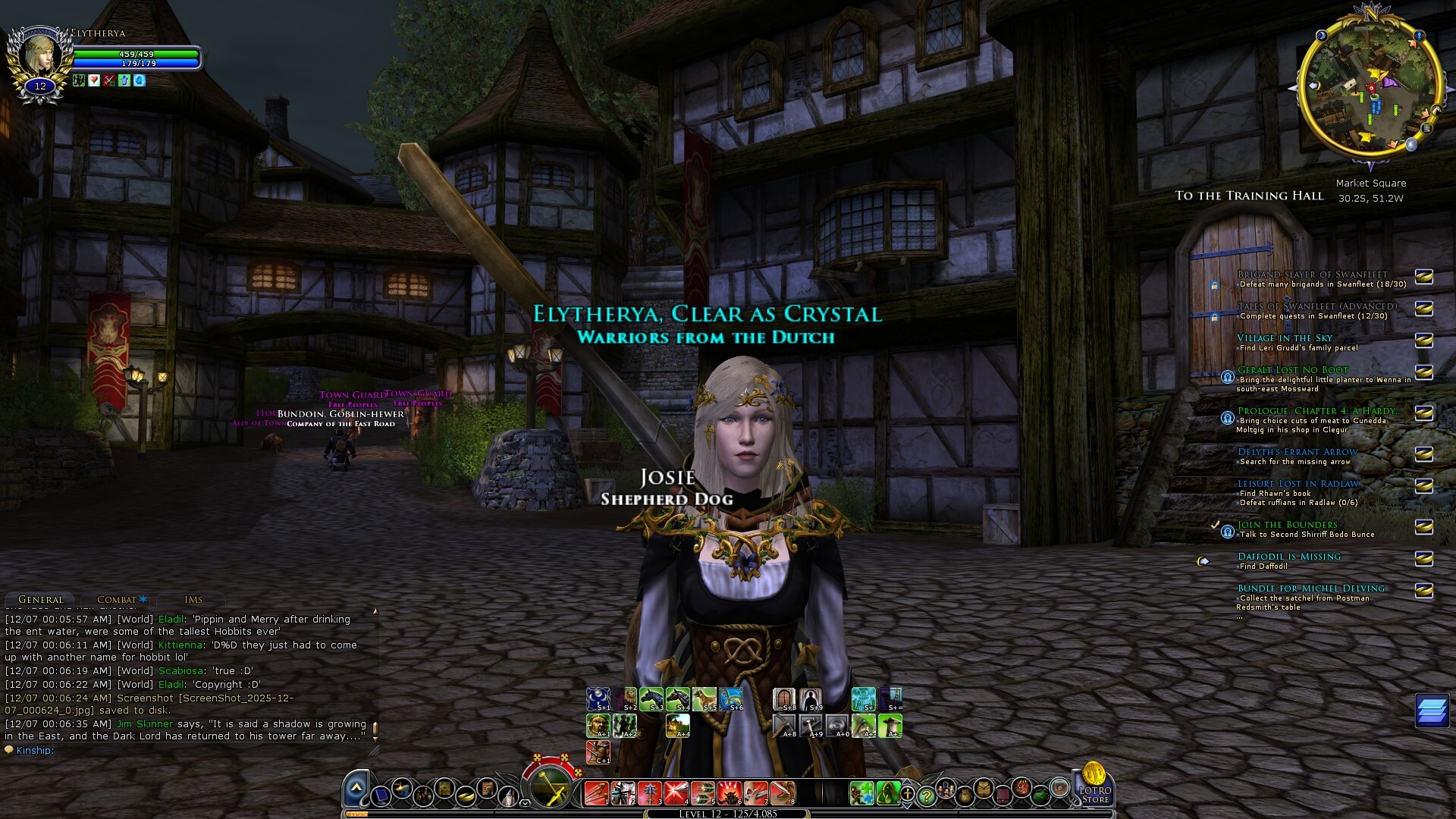The image size is (1456, 819).
Task: Open the blue stacked-panels alert icon
Action: click(1432, 711)
